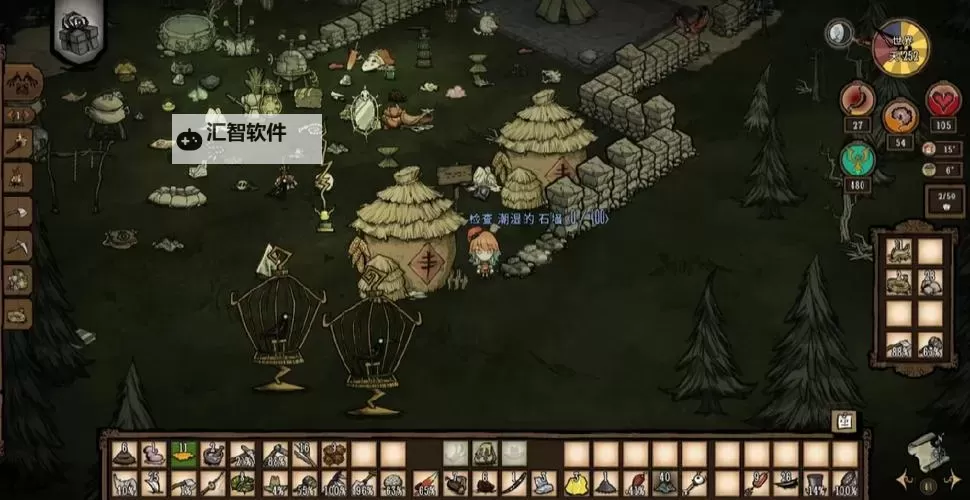Screen dimensions: 970x500
Task: Select the campfire crafting shortcut
Action: coord(18,178)
